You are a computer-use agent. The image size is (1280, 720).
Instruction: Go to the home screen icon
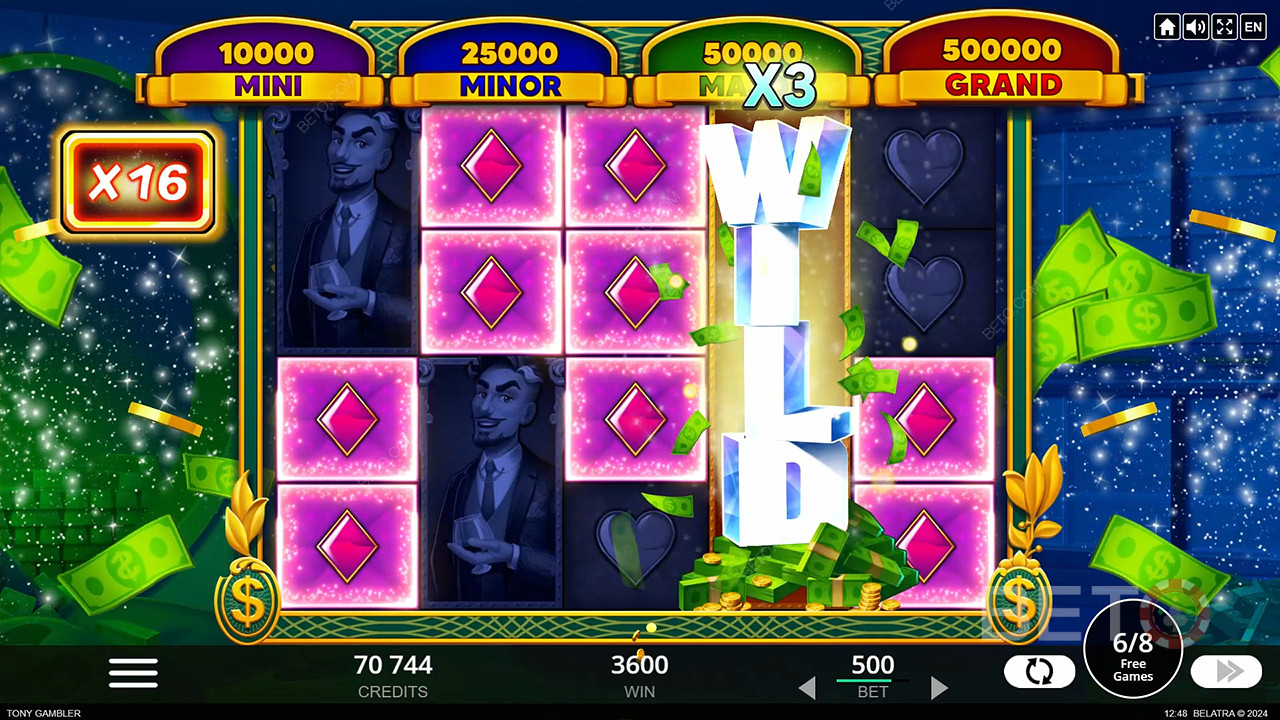(x=1166, y=27)
